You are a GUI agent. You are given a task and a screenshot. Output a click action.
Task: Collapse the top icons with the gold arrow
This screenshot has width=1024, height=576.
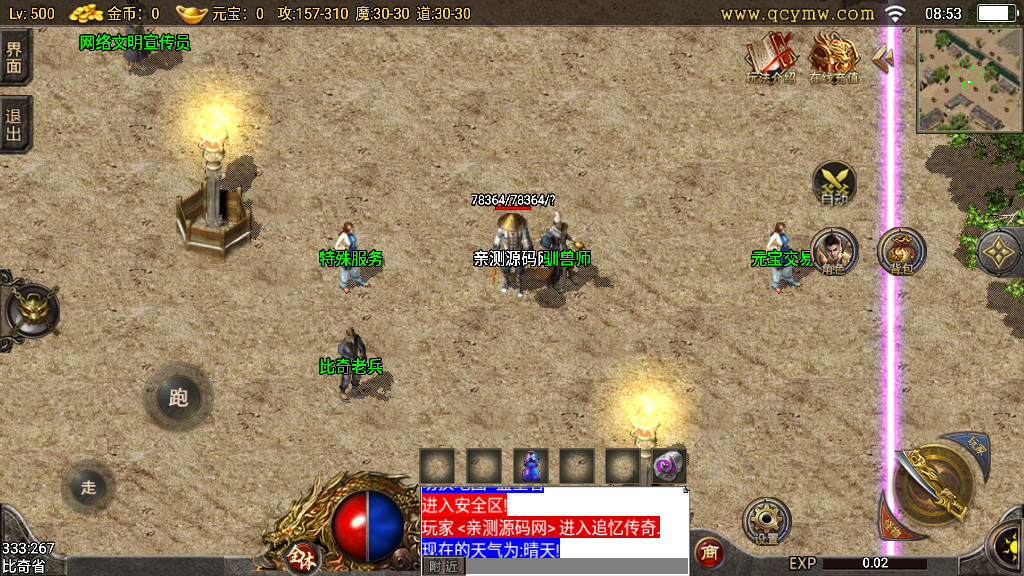pos(881,58)
